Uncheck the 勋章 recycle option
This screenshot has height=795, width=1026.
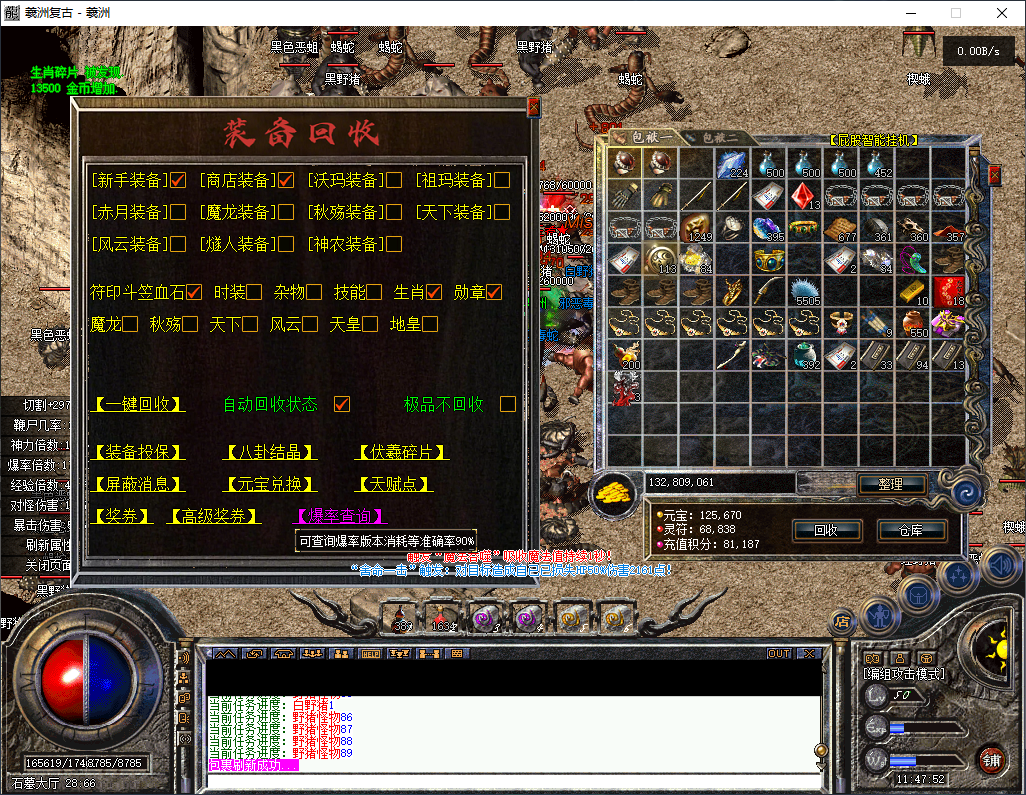pos(494,292)
